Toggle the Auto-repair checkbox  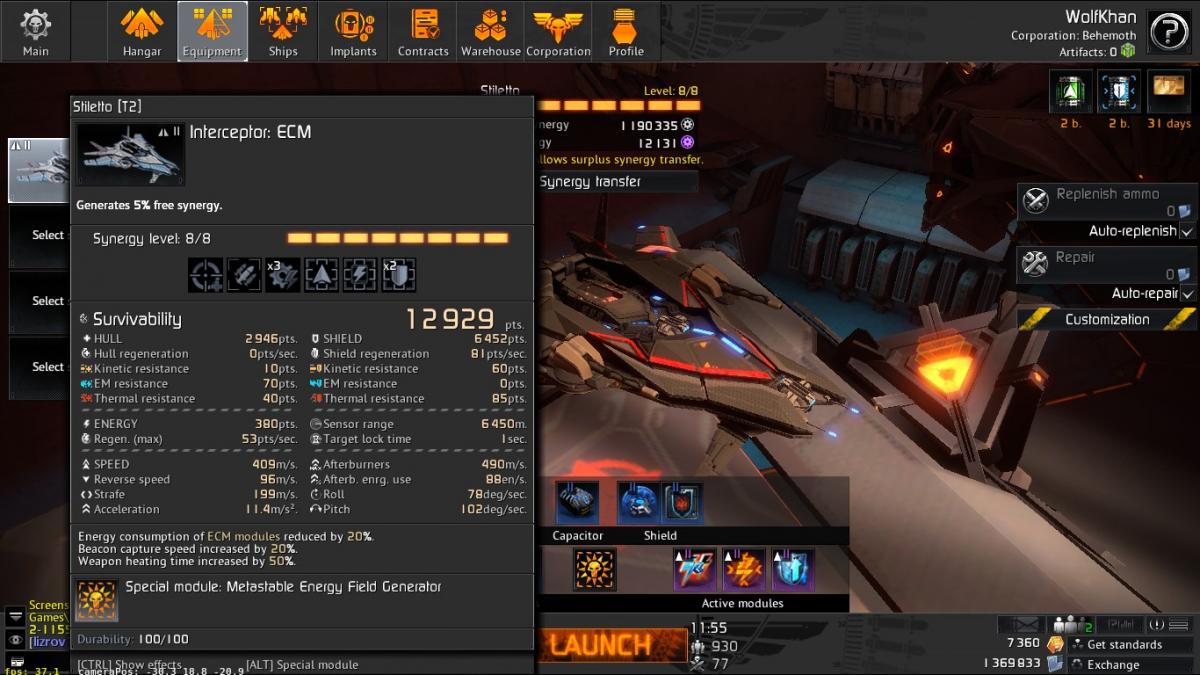[x=1187, y=294]
